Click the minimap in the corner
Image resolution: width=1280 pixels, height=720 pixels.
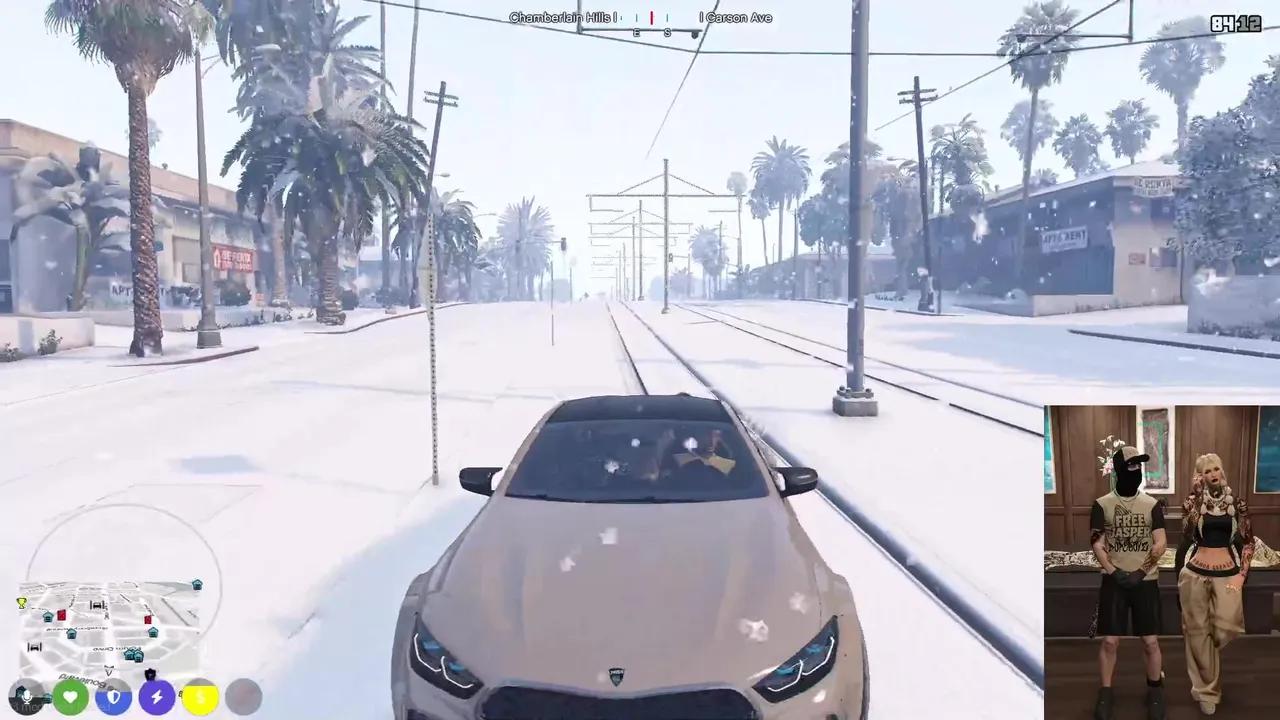(110, 625)
